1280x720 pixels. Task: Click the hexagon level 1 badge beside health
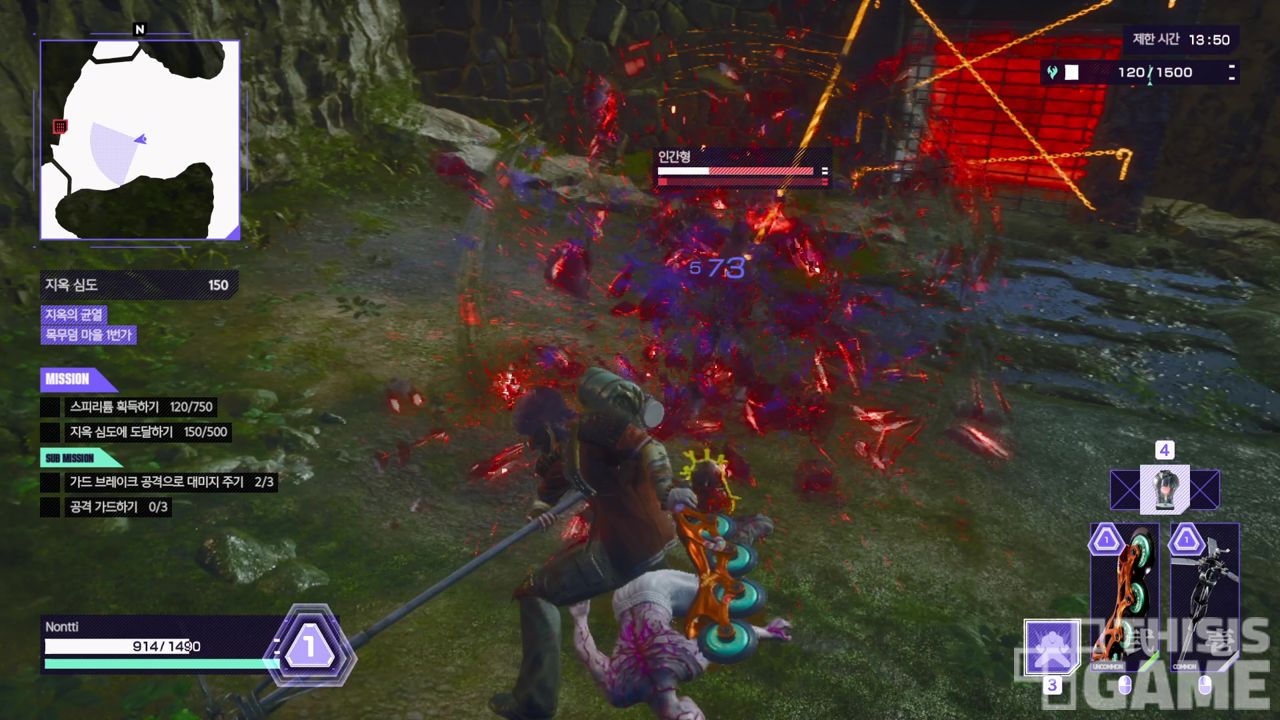(x=309, y=647)
